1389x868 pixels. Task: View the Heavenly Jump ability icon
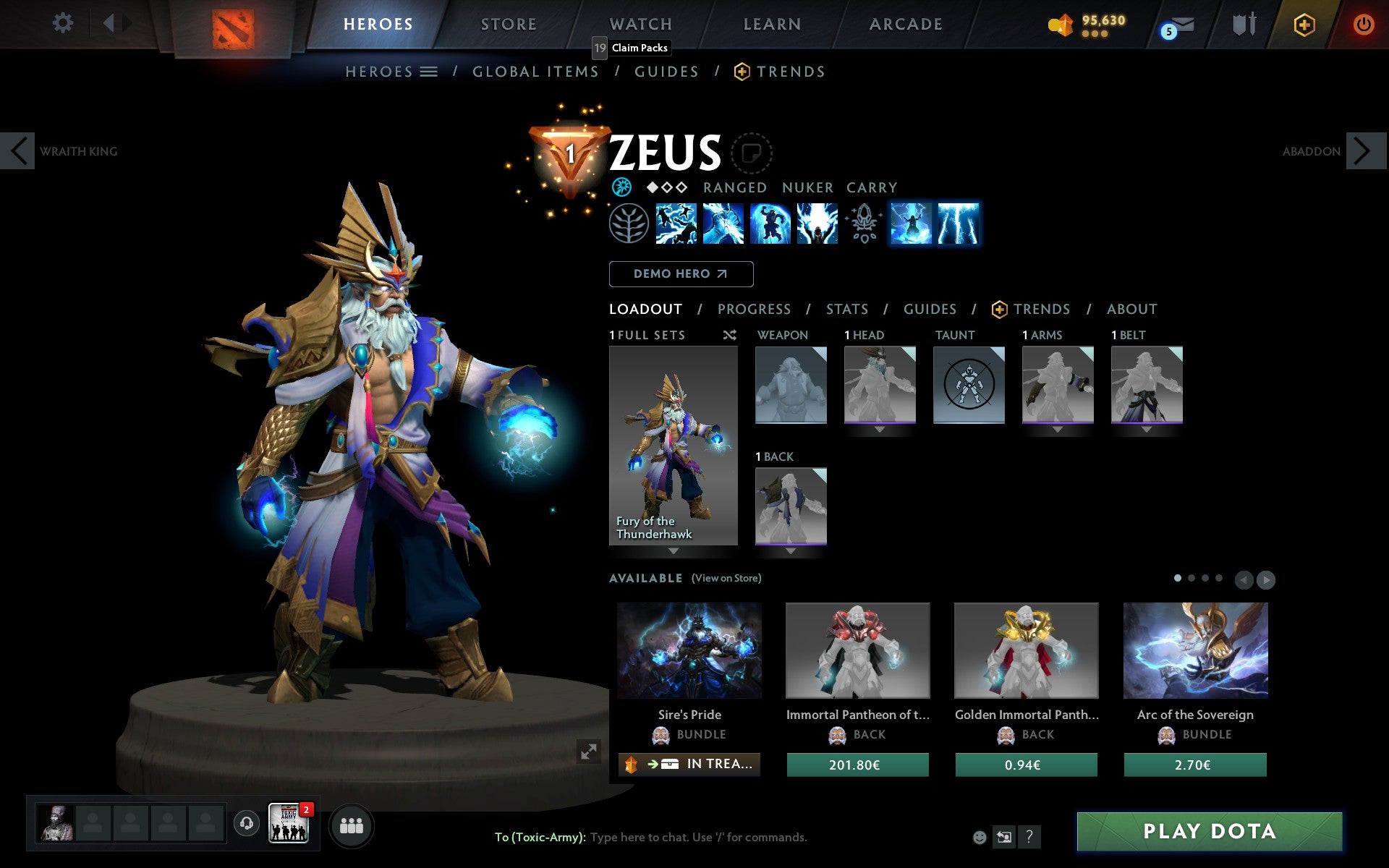click(770, 224)
